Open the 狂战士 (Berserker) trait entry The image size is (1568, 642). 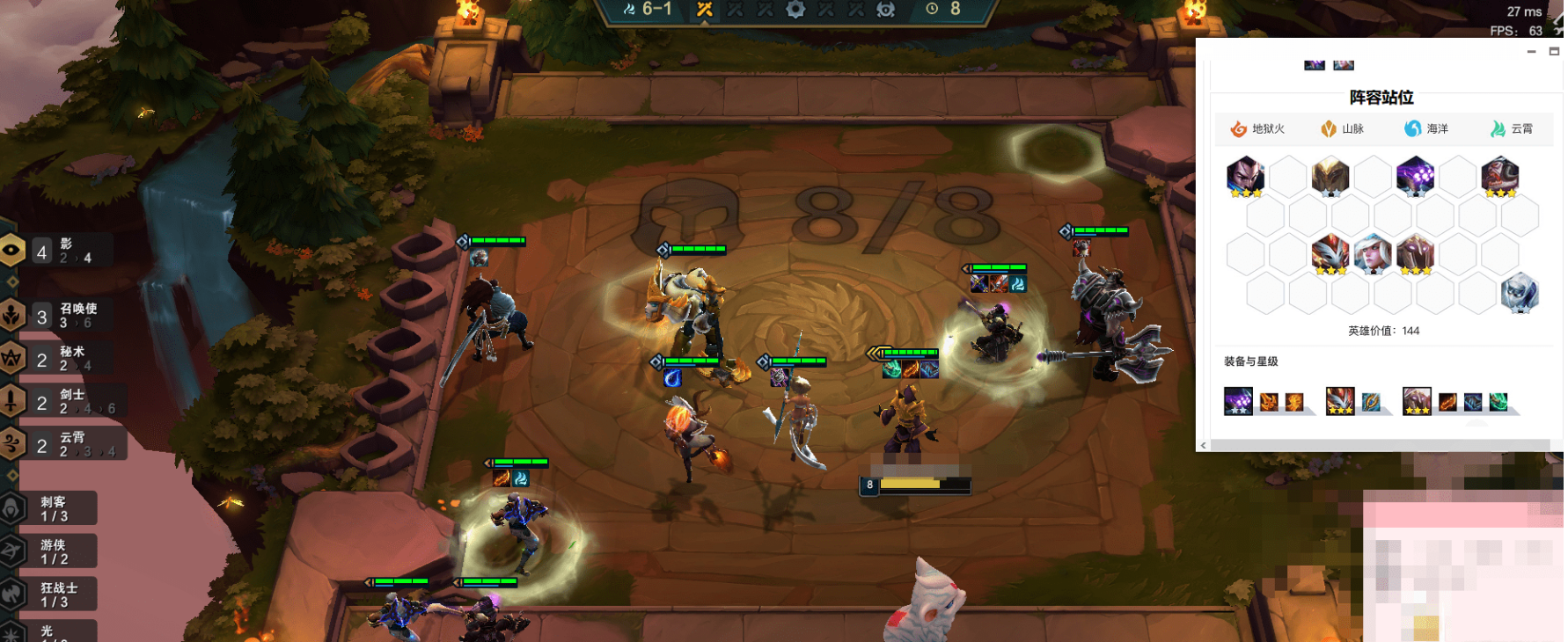[x=53, y=595]
